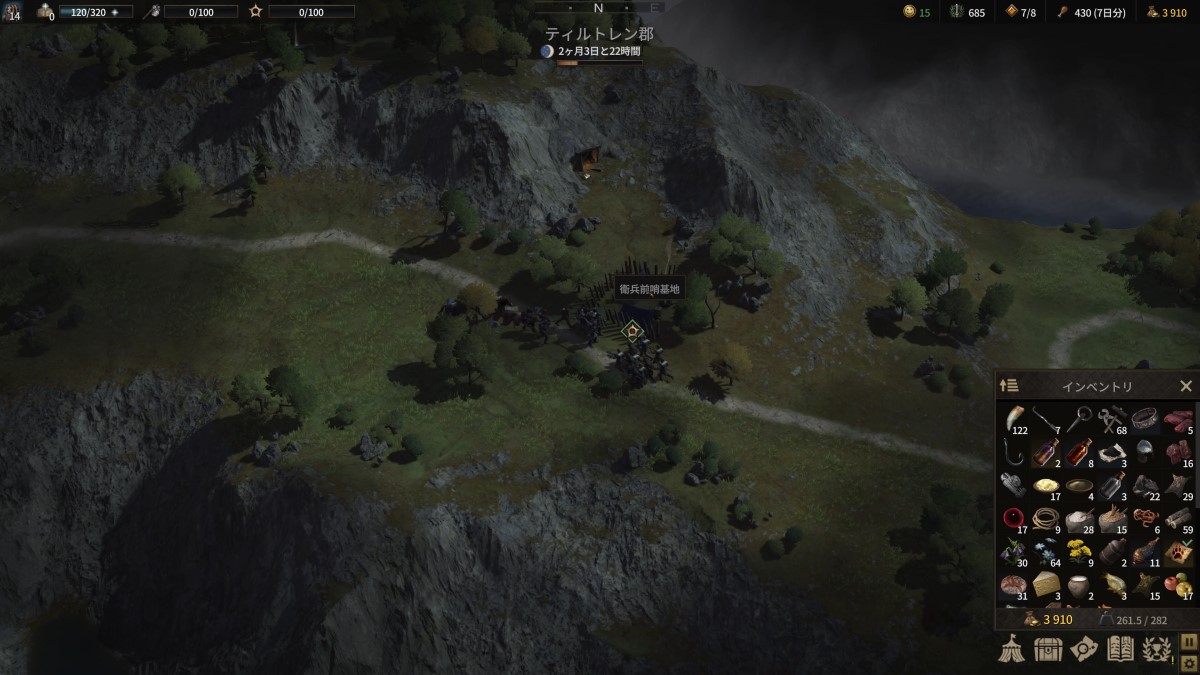Sort the inventory items

click(1009, 386)
